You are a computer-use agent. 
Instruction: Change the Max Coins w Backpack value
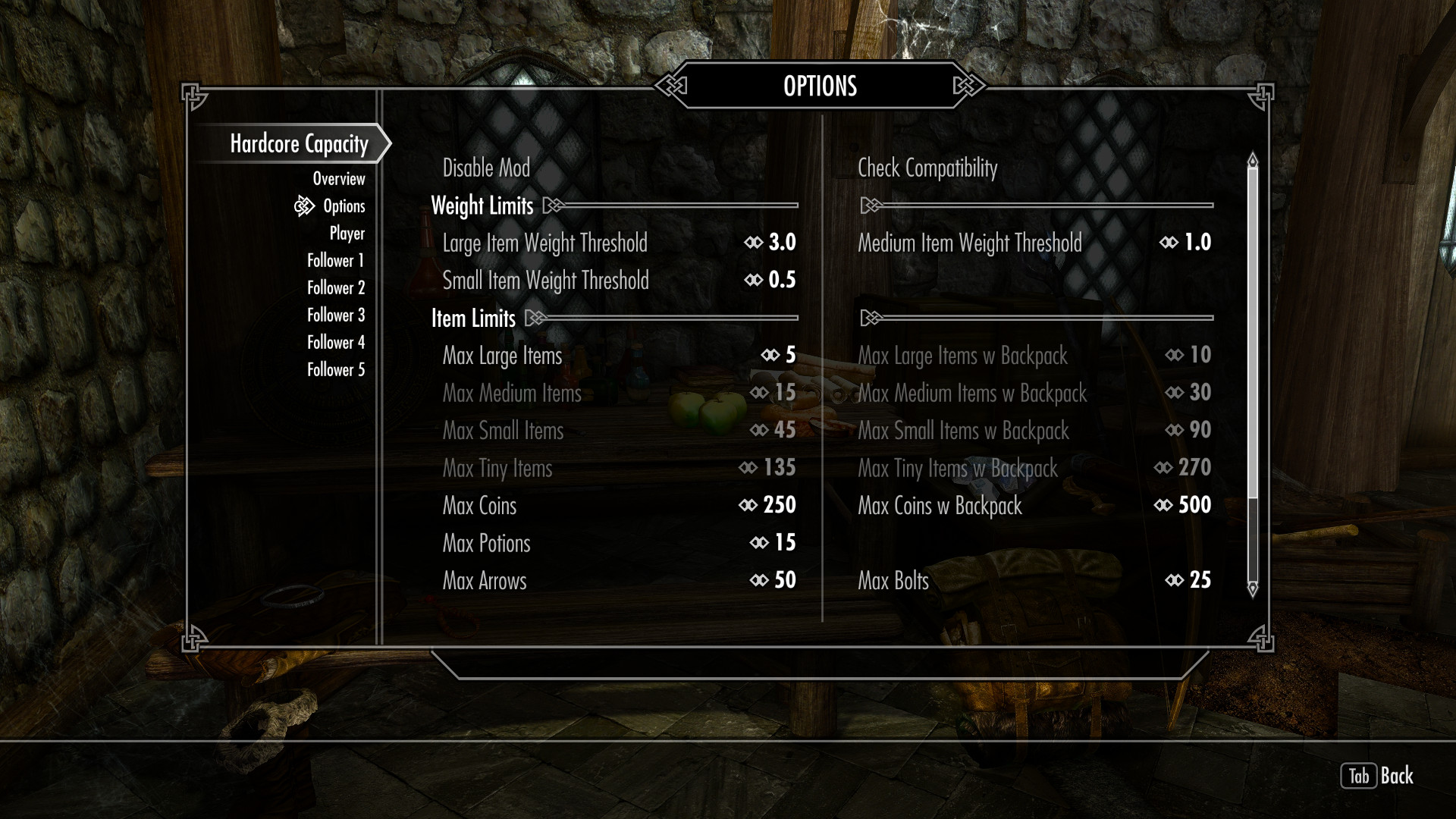pyautogui.click(x=1034, y=506)
